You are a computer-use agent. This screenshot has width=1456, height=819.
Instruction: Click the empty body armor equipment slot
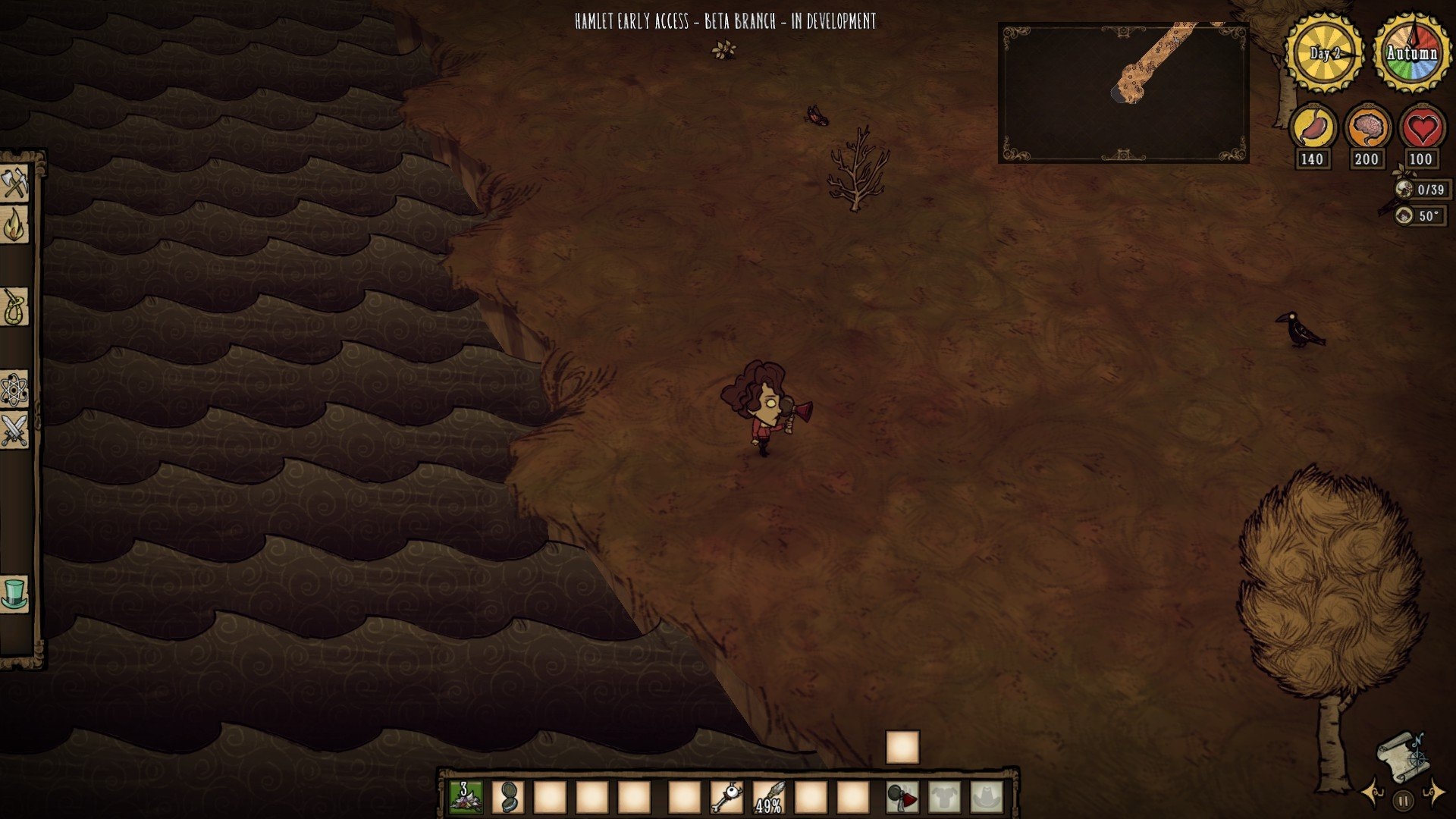945,797
